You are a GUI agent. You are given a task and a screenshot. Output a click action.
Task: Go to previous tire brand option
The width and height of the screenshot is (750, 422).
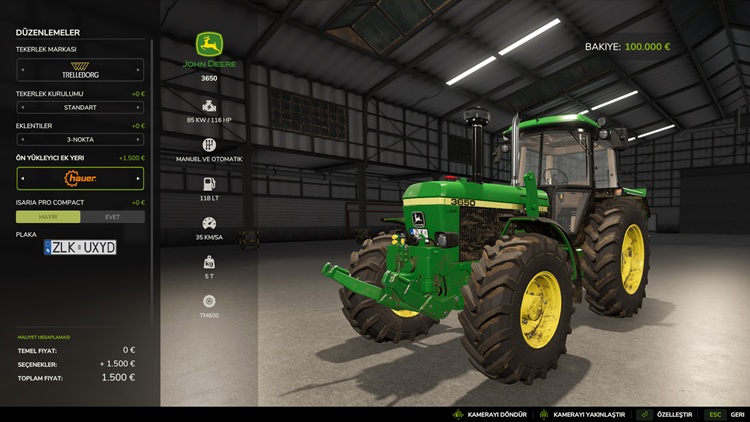(22, 70)
